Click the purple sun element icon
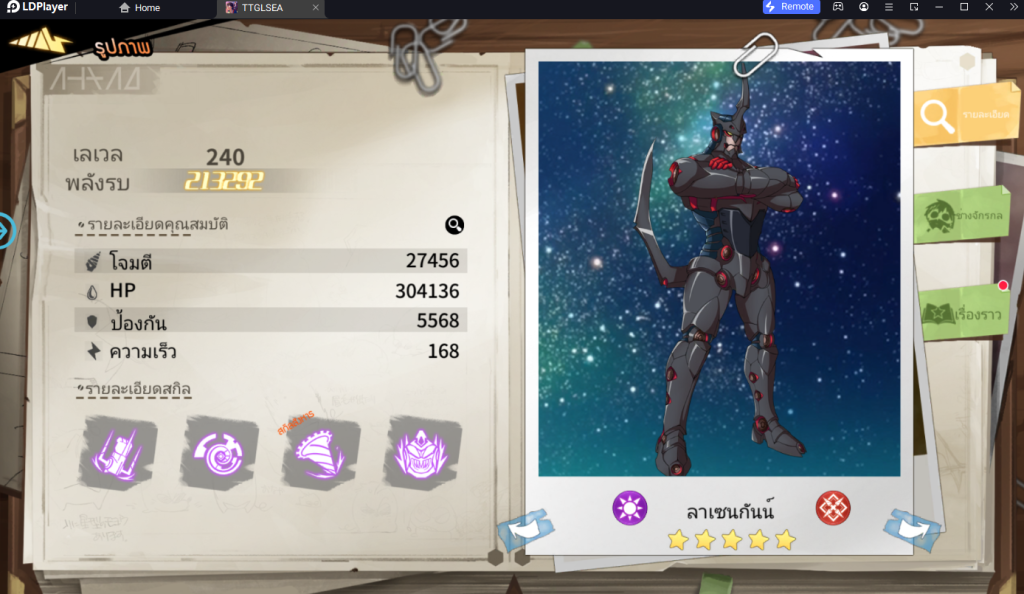This screenshot has width=1024, height=594. (x=630, y=508)
